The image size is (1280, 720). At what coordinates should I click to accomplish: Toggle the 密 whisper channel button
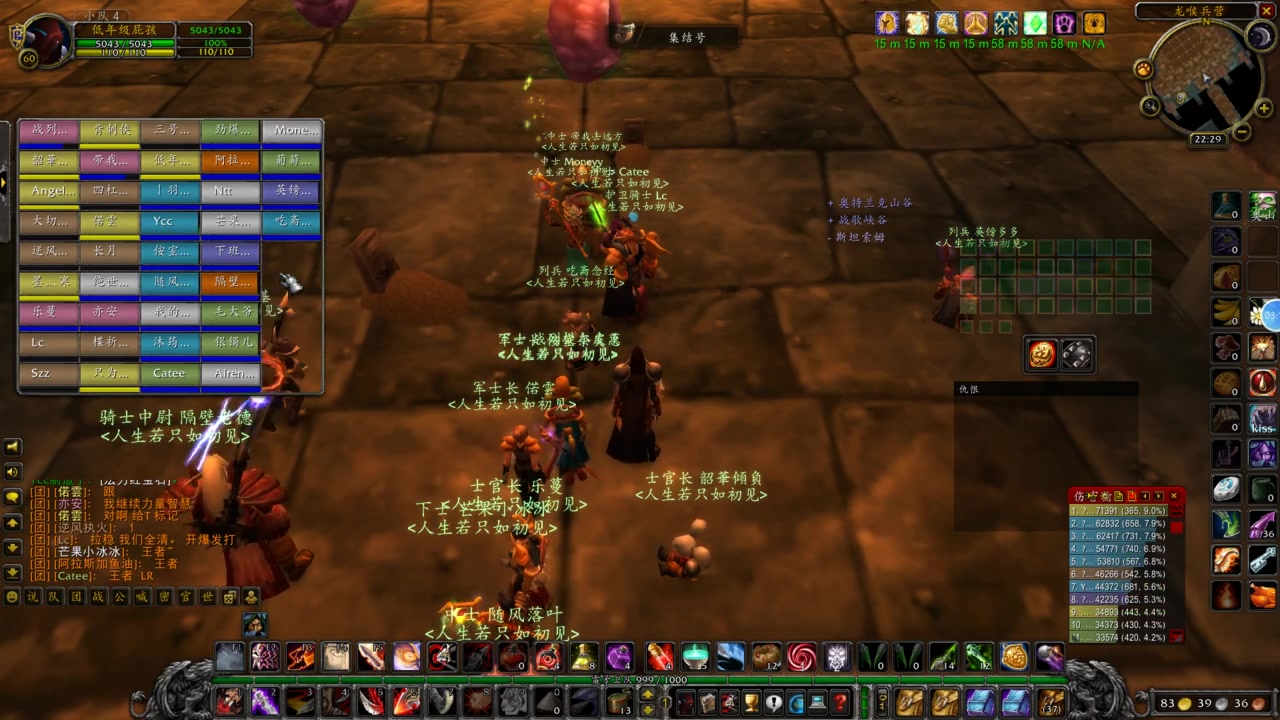(x=165, y=598)
